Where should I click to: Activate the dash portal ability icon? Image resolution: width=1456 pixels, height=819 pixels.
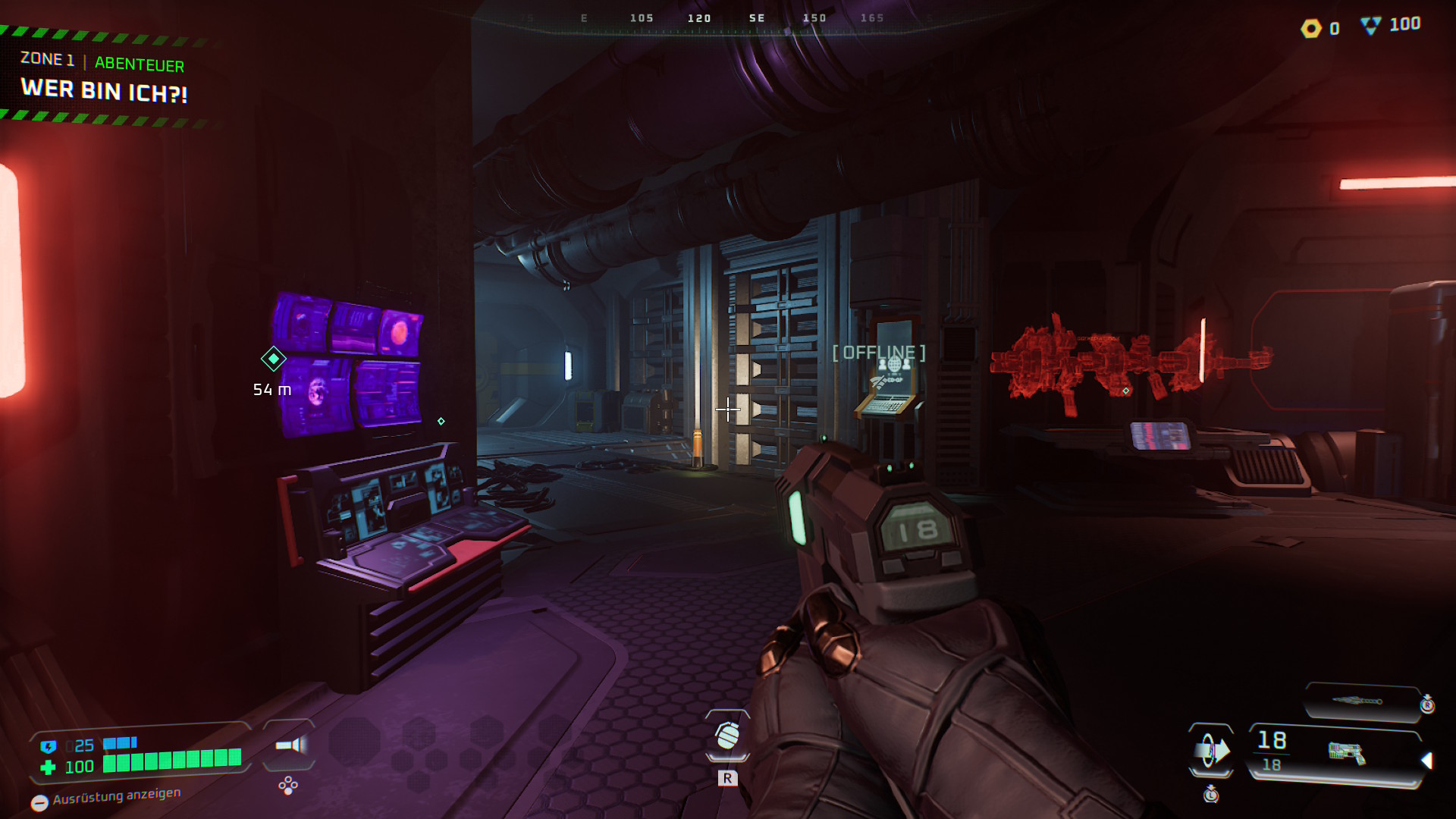[1211, 751]
